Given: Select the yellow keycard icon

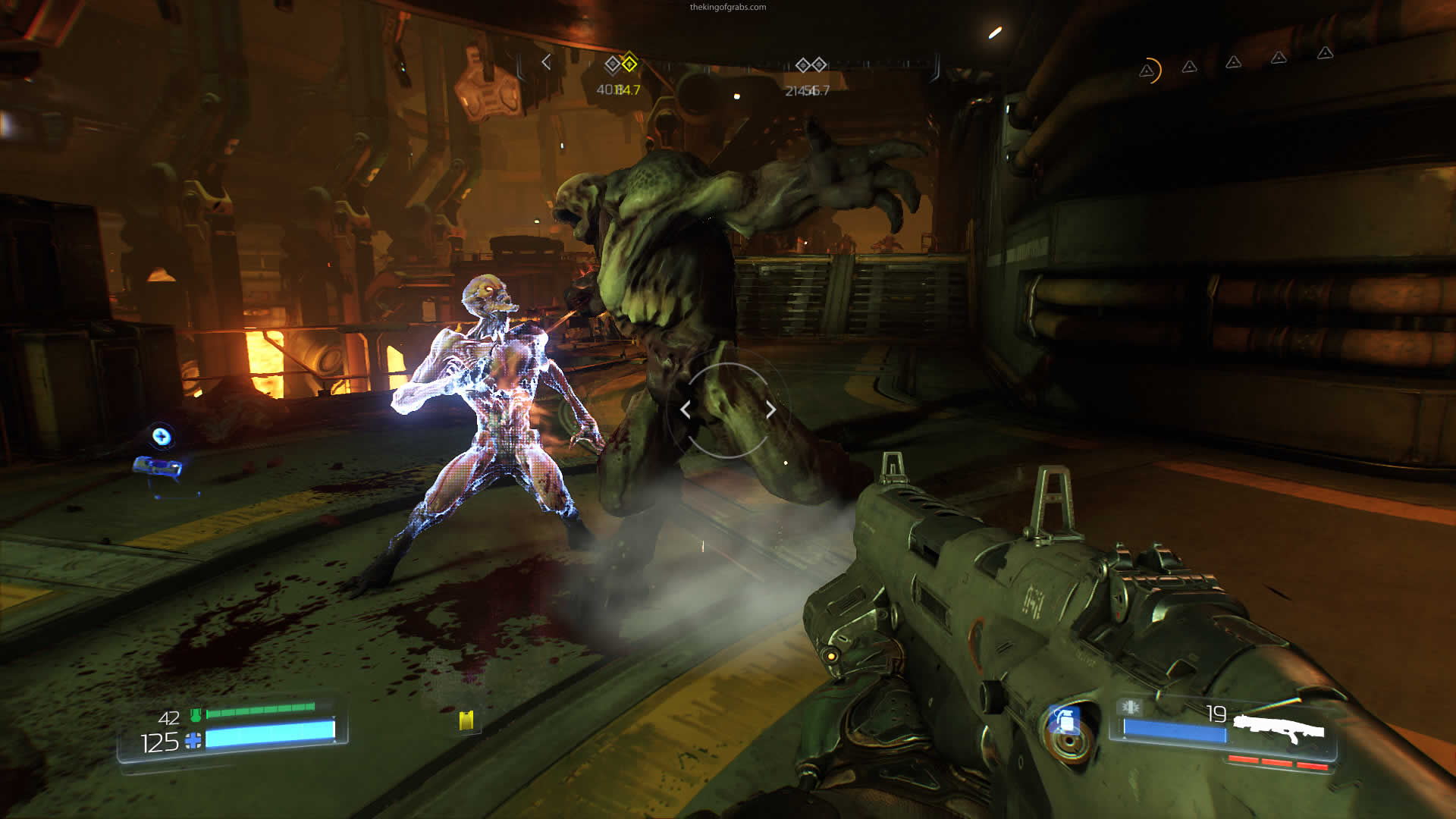Looking at the screenshot, I should [x=466, y=720].
